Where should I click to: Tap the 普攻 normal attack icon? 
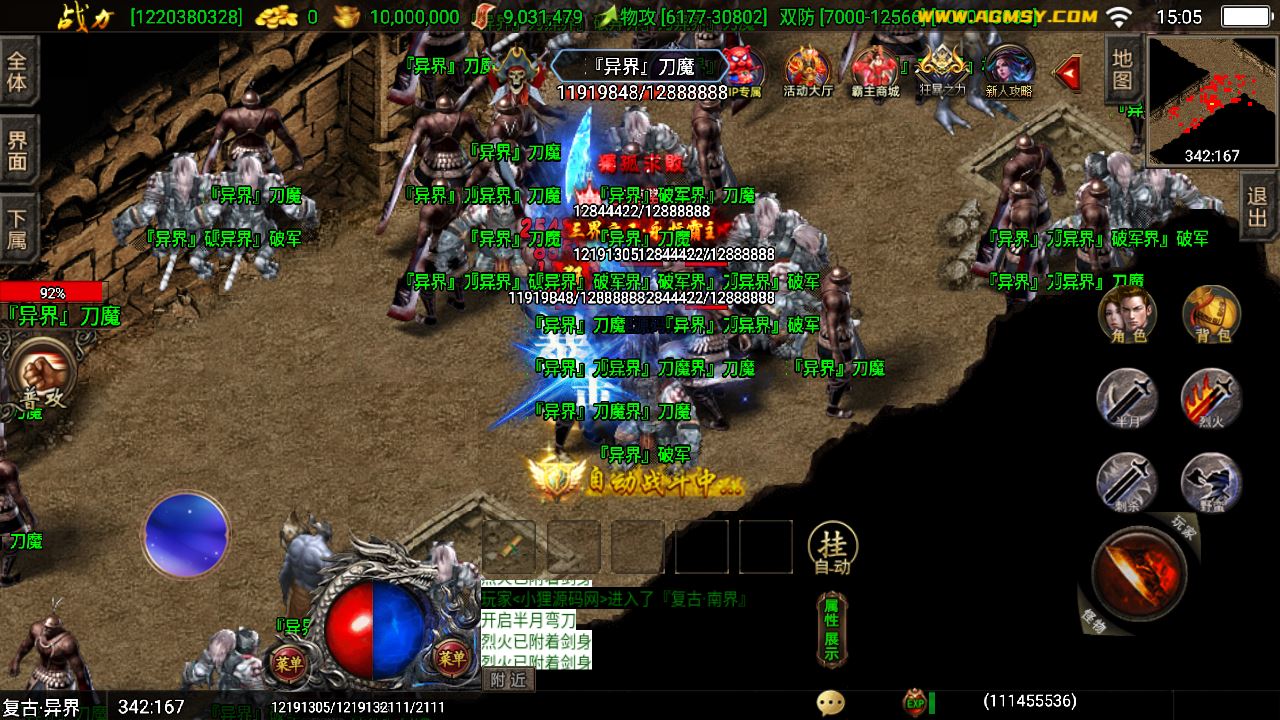point(42,372)
